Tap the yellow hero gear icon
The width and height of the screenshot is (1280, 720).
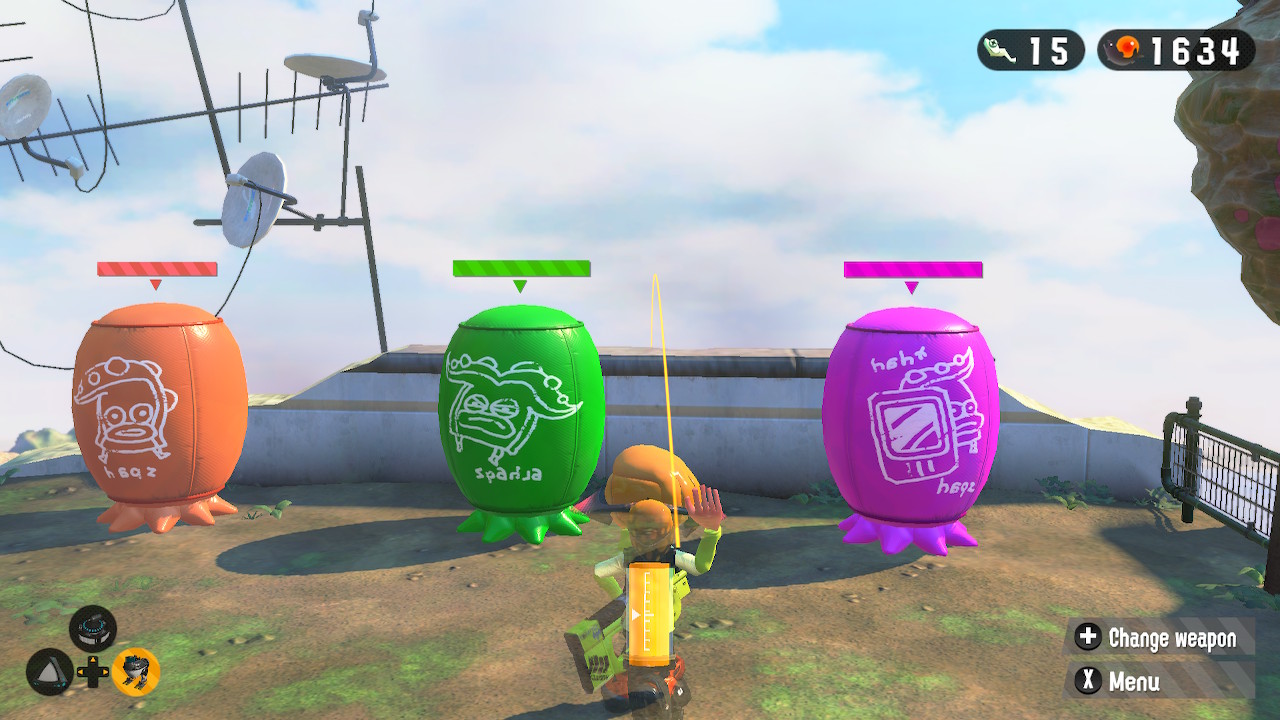pyautogui.click(x=136, y=671)
